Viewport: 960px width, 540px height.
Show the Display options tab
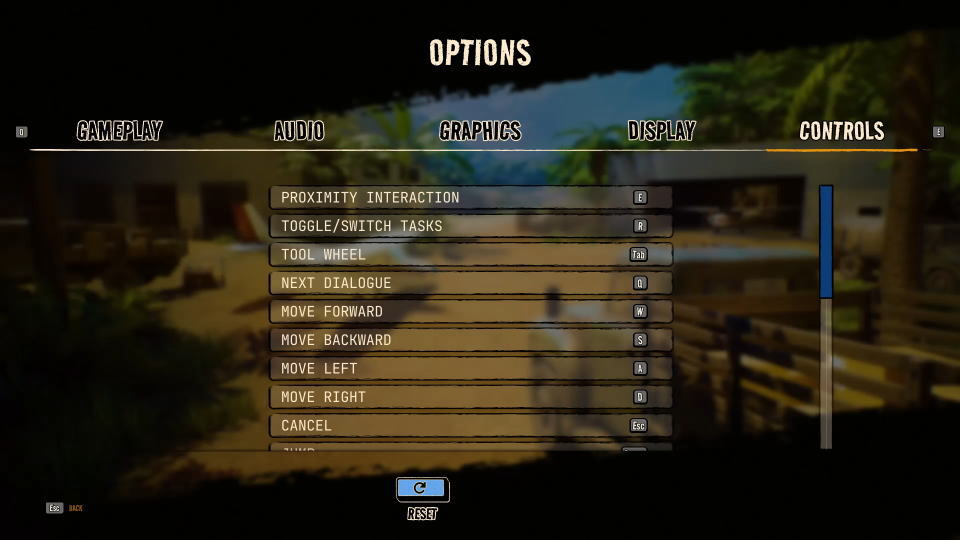tap(661, 131)
